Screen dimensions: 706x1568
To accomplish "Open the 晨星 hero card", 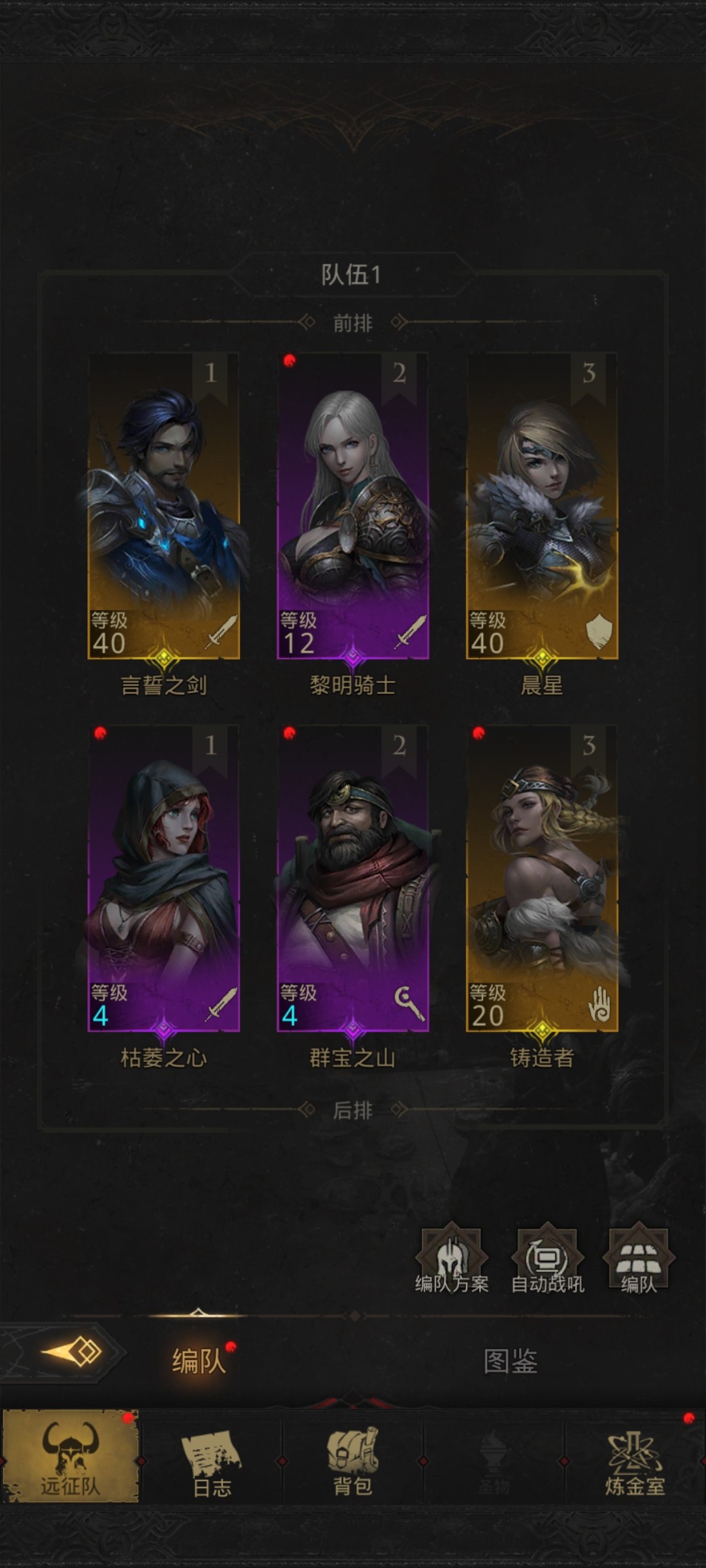I will 542,506.
